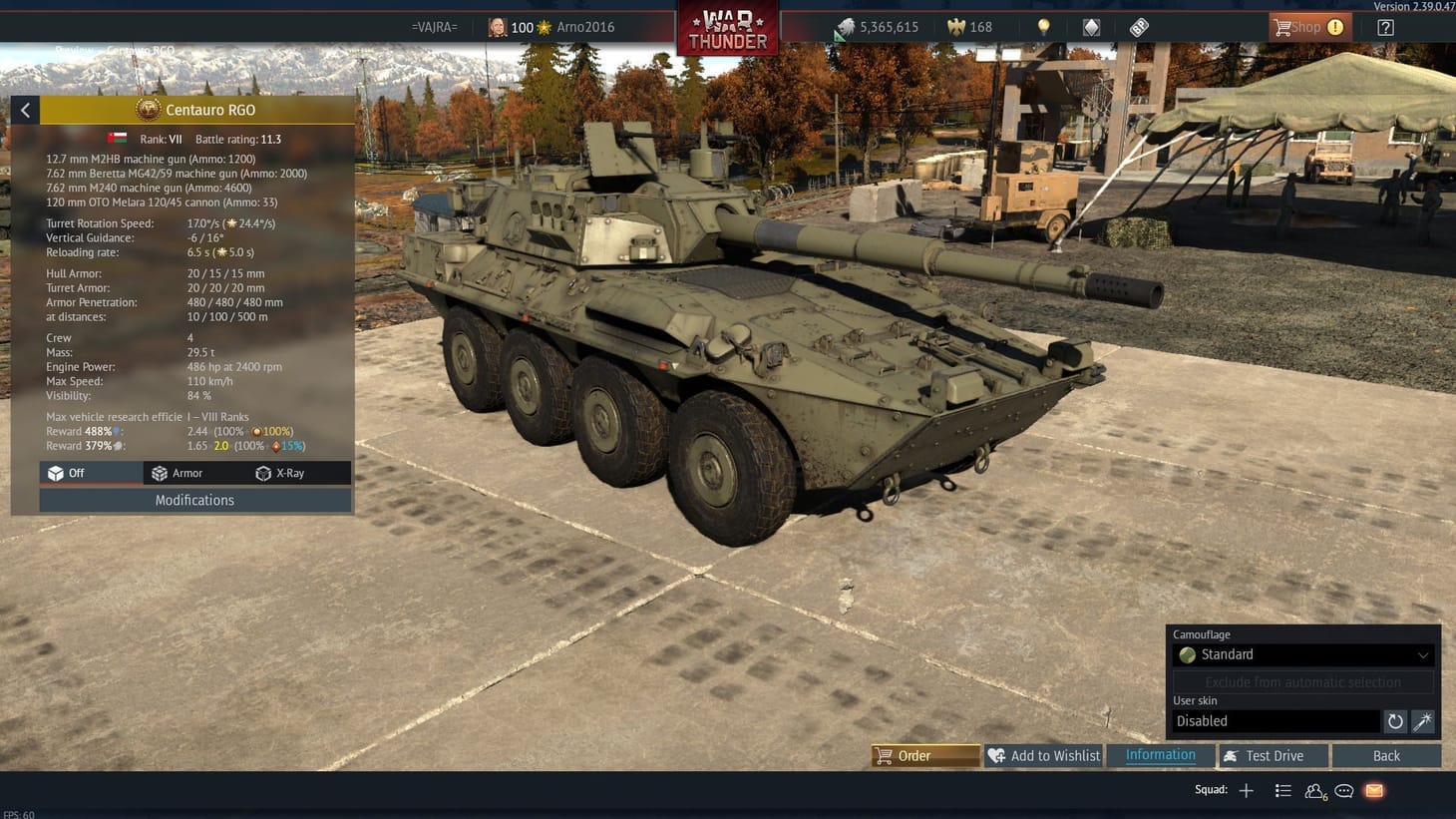Open the contacts icon showing 6 friends
This screenshot has height=819, width=1456.
[1313, 790]
